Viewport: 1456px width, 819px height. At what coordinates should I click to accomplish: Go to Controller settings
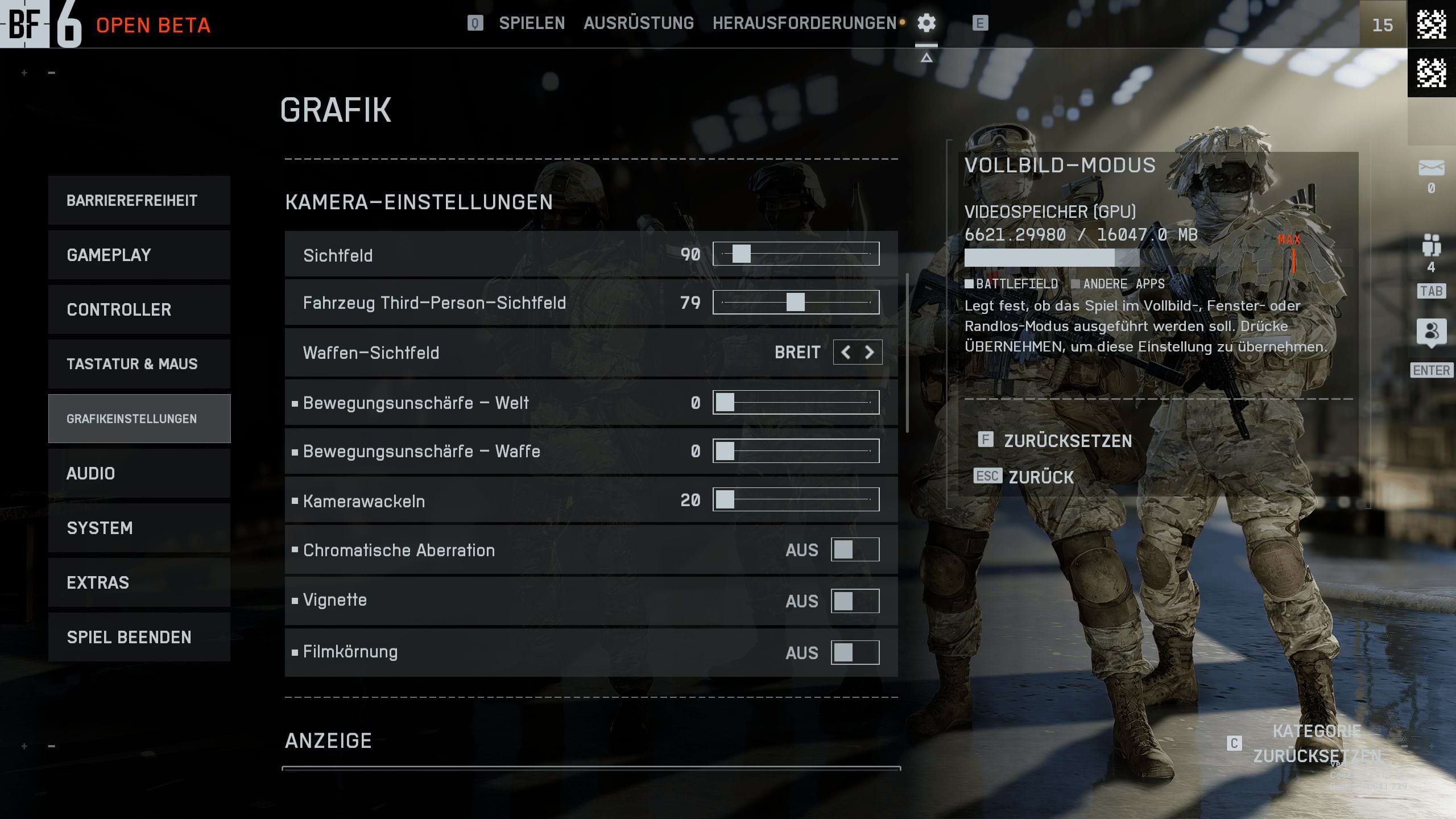point(139,309)
